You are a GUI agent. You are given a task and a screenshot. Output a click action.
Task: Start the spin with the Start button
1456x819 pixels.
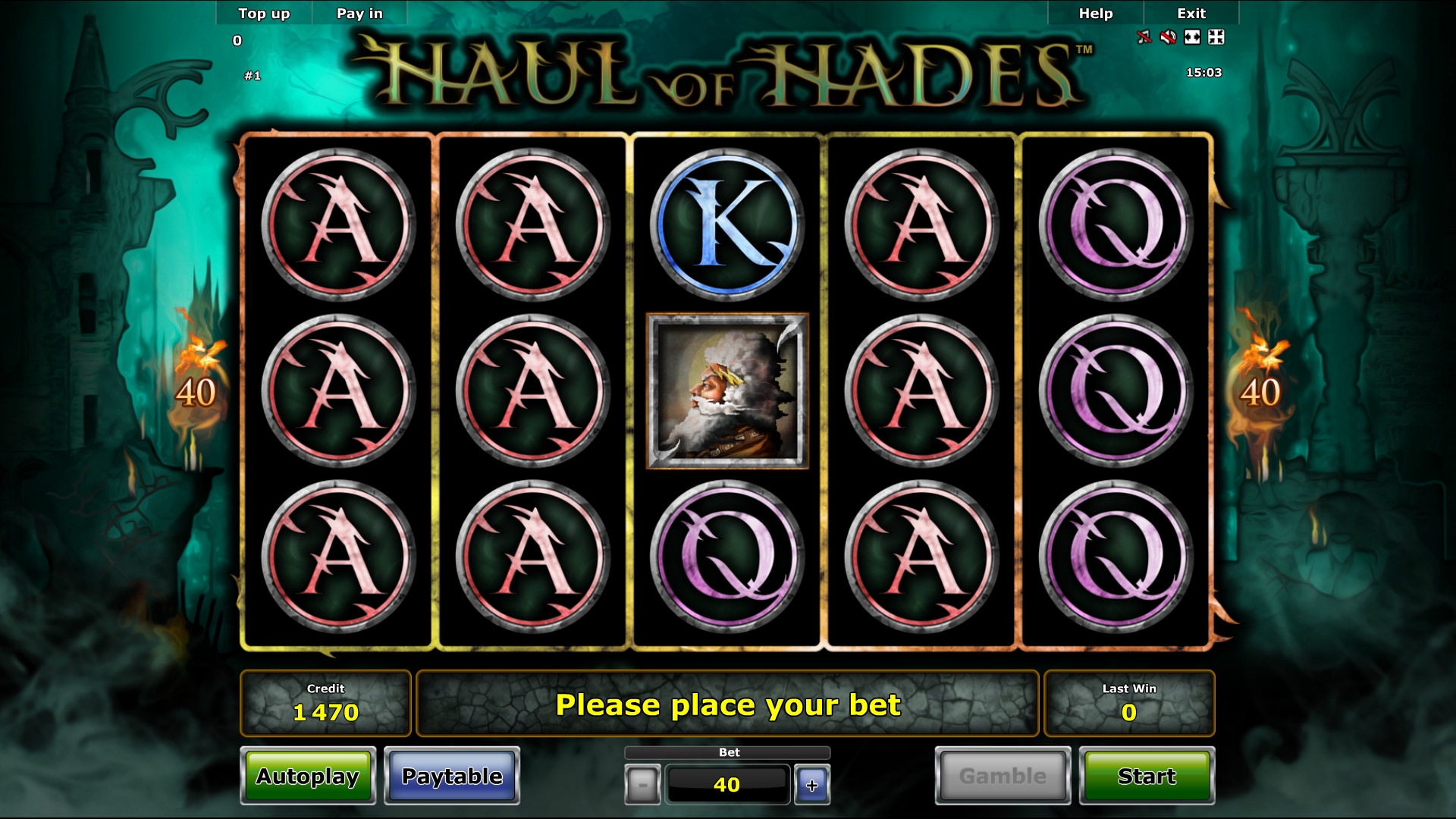pos(1147,776)
